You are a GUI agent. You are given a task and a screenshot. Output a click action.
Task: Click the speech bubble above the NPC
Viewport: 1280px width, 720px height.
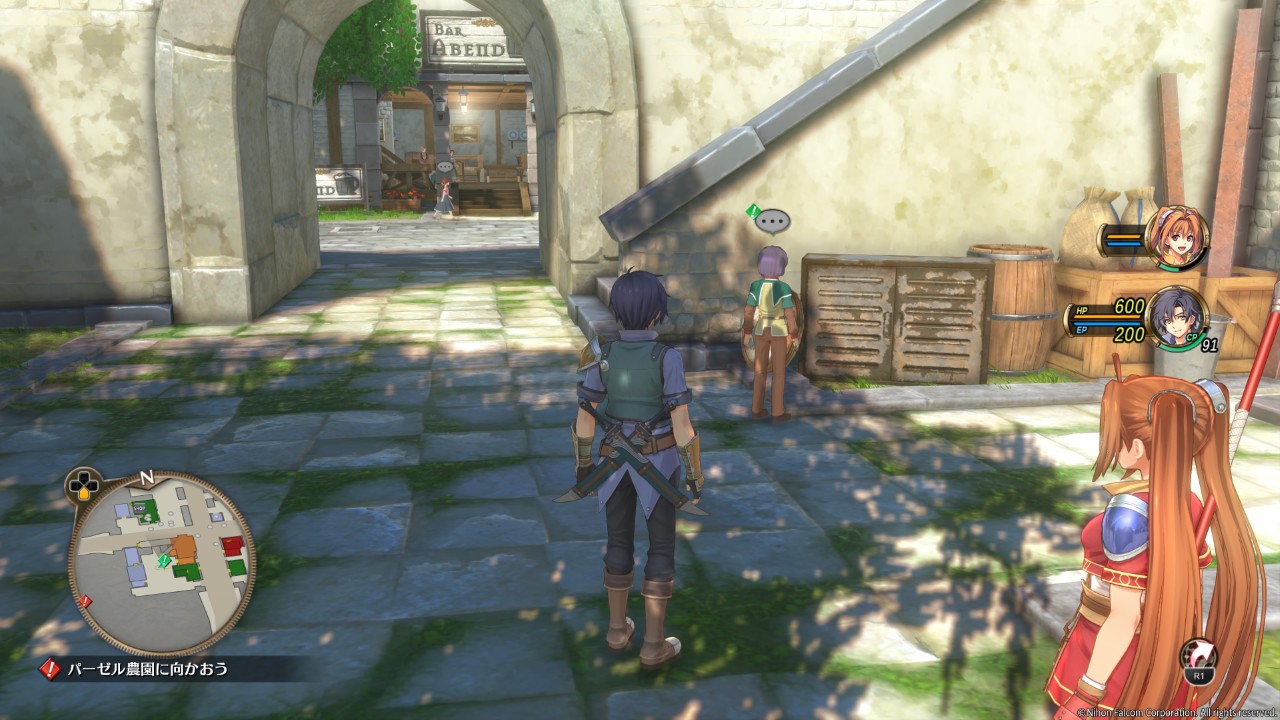coord(771,221)
